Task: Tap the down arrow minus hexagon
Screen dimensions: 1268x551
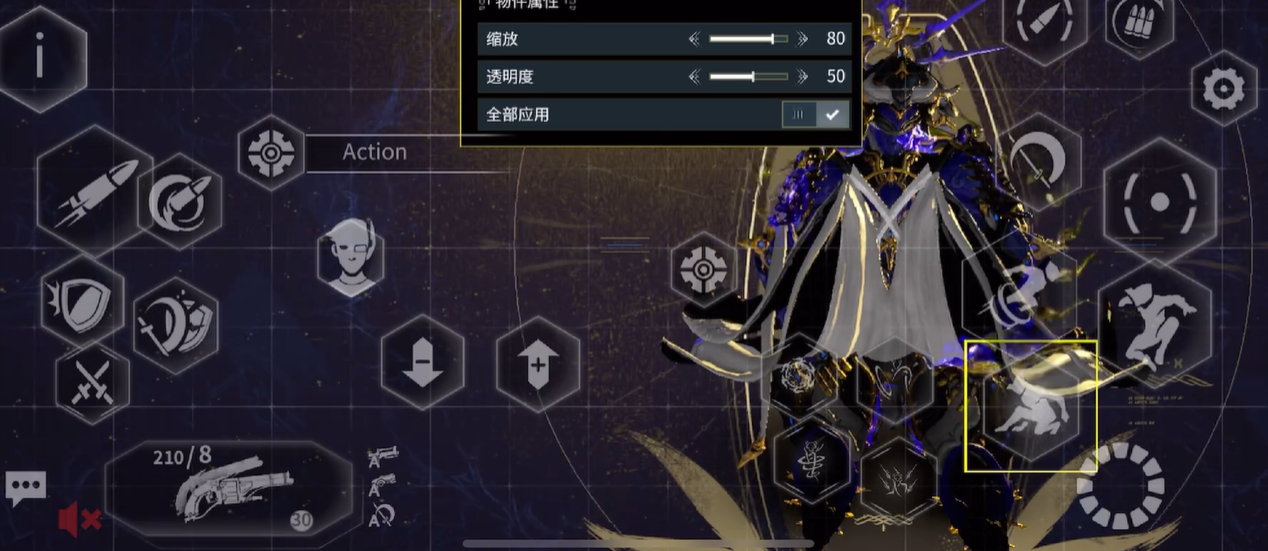Action: (422, 362)
